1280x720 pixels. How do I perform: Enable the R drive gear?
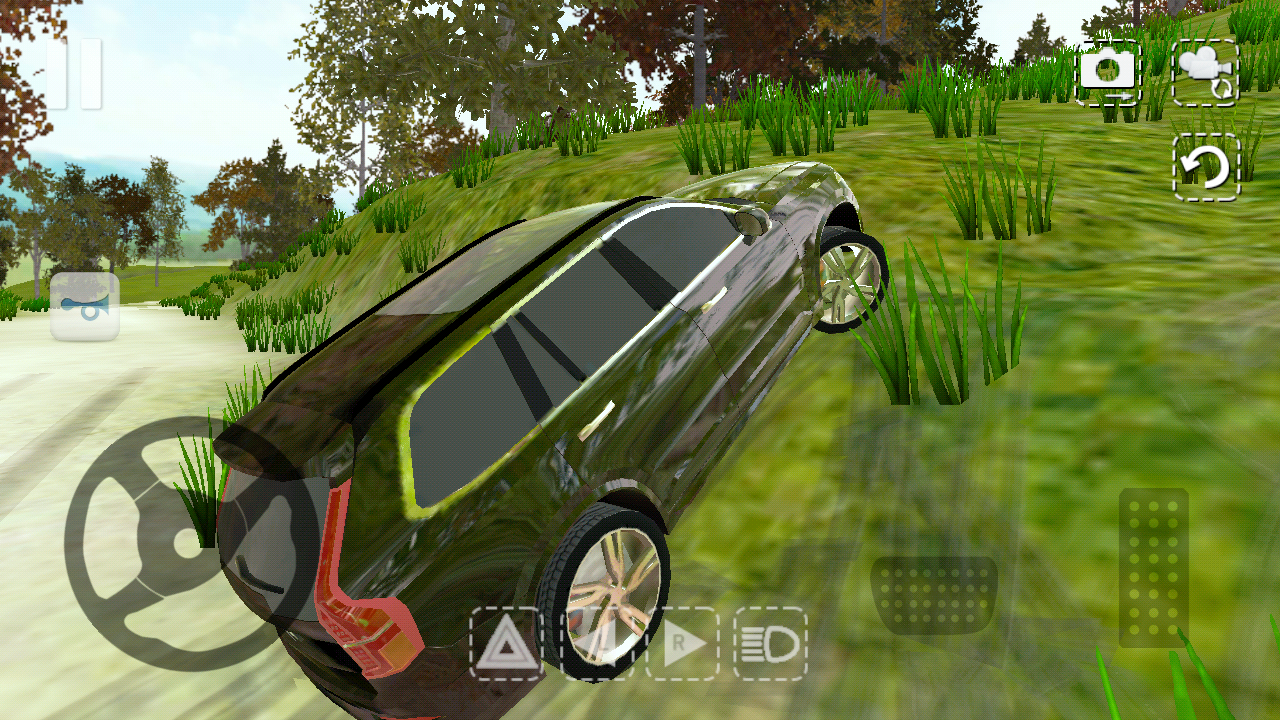tap(681, 645)
